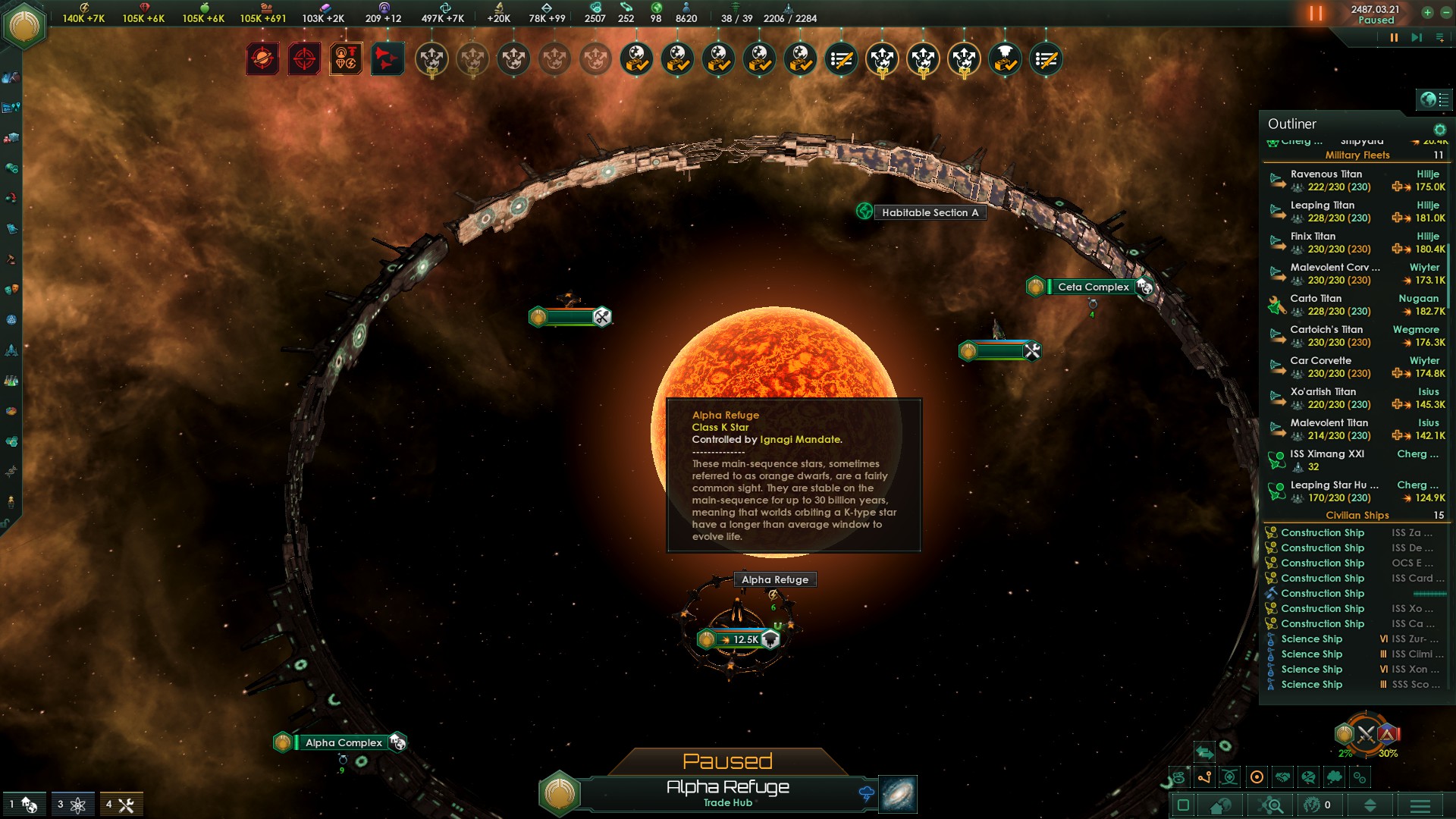This screenshot has height=819, width=1456.
Task: Select the Alpha Refuge starbase 12.5K marker
Action: pyautogui.click(x=739, y=639)
